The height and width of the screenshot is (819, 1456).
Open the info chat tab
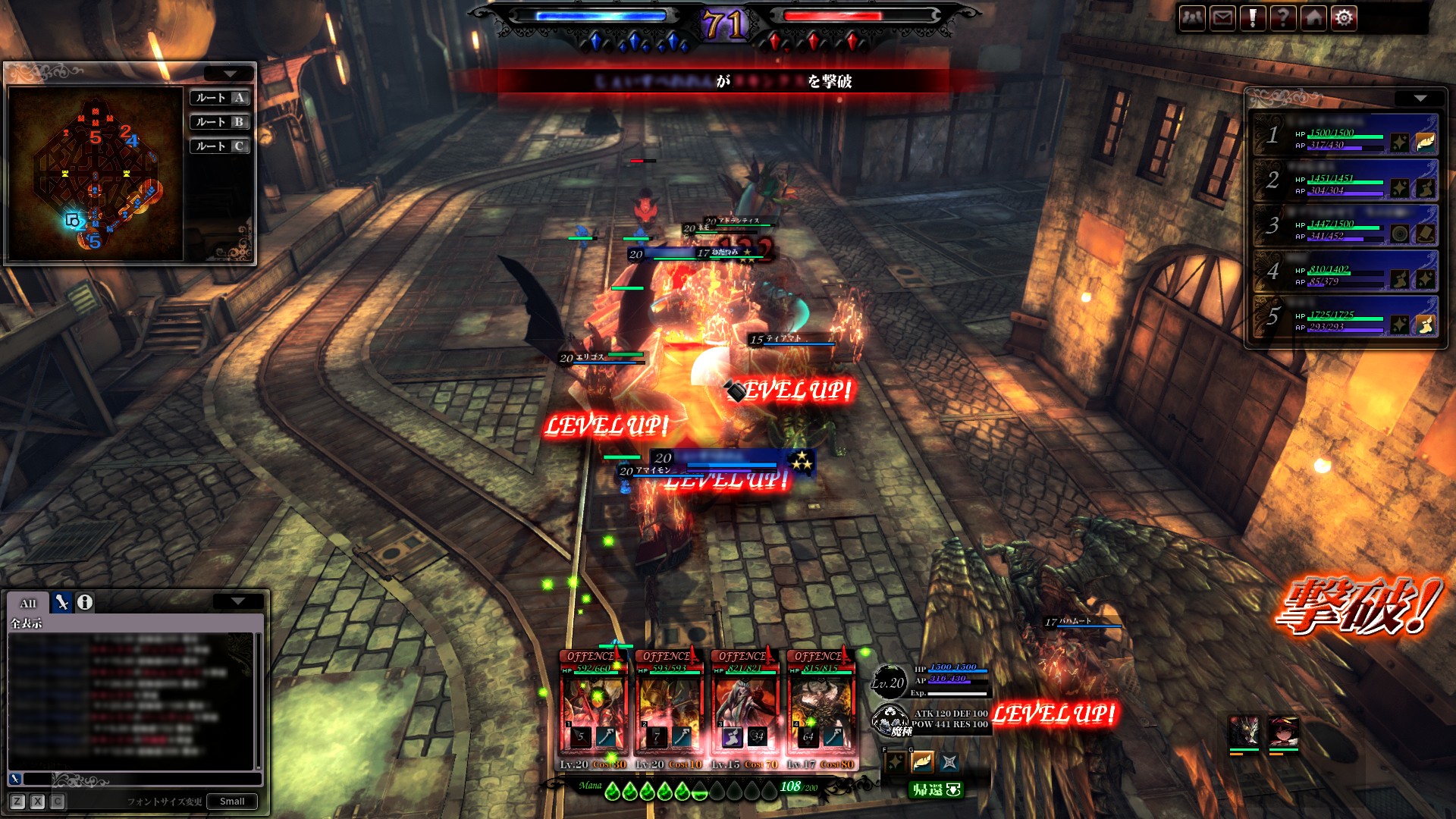click(85, 602)
